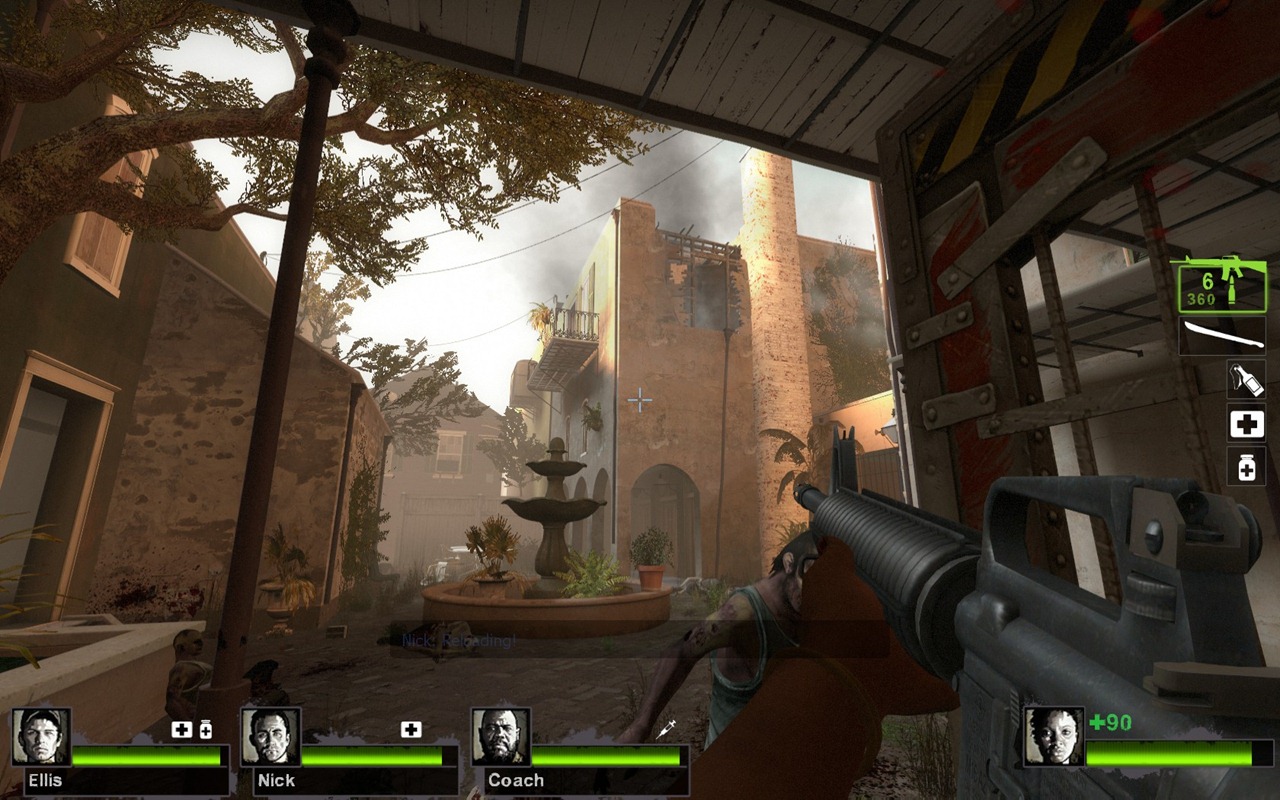Click Coach's adrenaline syringe icon
This screenshot has height=800, width=1280.
[666, 730]
